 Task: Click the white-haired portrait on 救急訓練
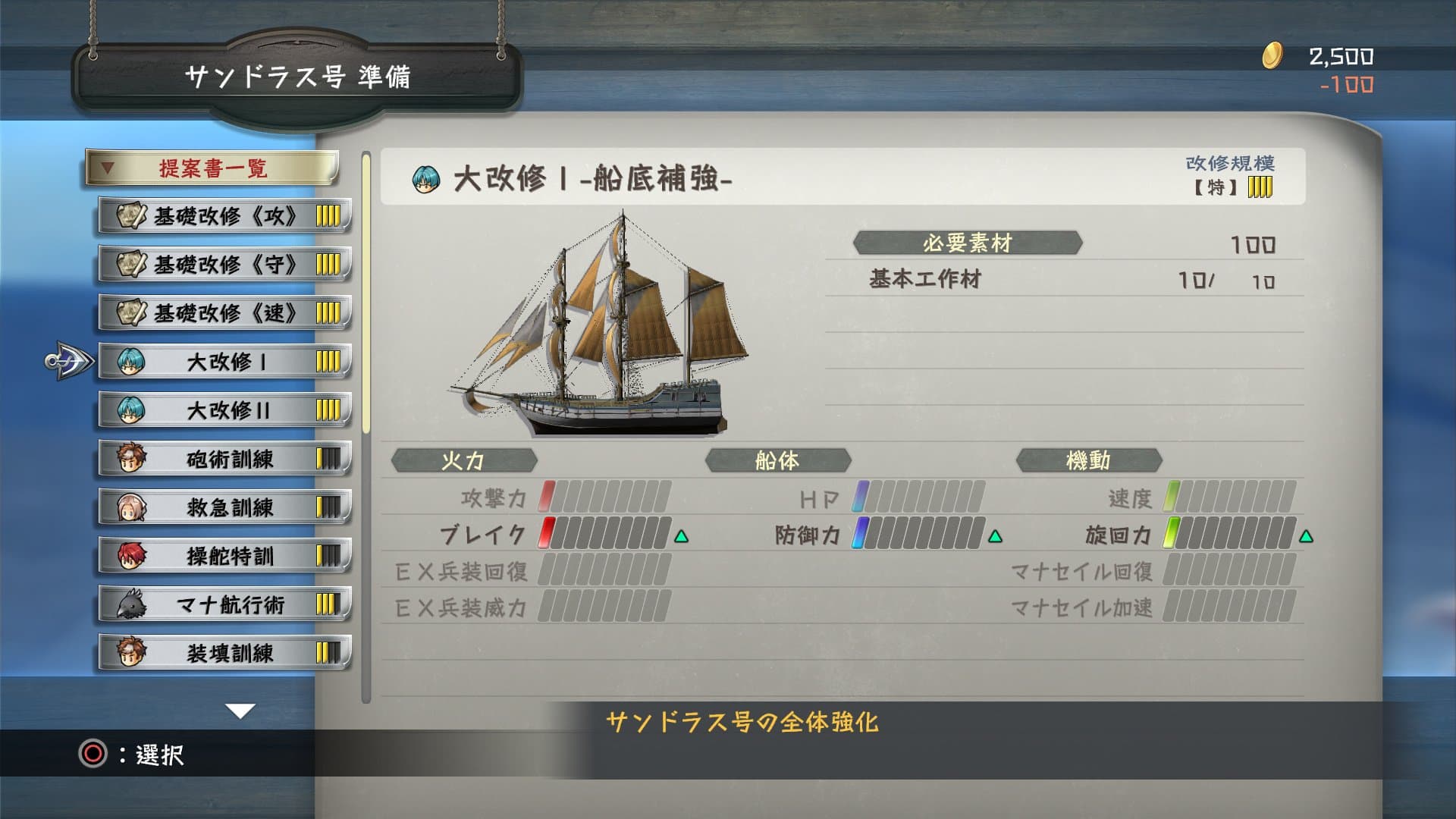pyautogui.click(x=130, y=507)
